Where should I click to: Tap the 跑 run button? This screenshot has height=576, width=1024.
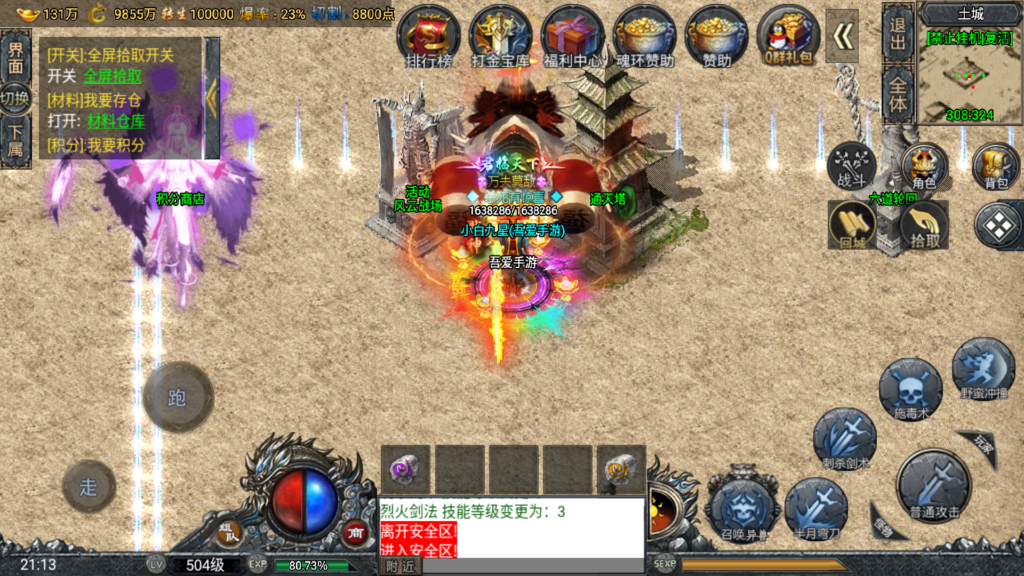click(x=177, y=398)
